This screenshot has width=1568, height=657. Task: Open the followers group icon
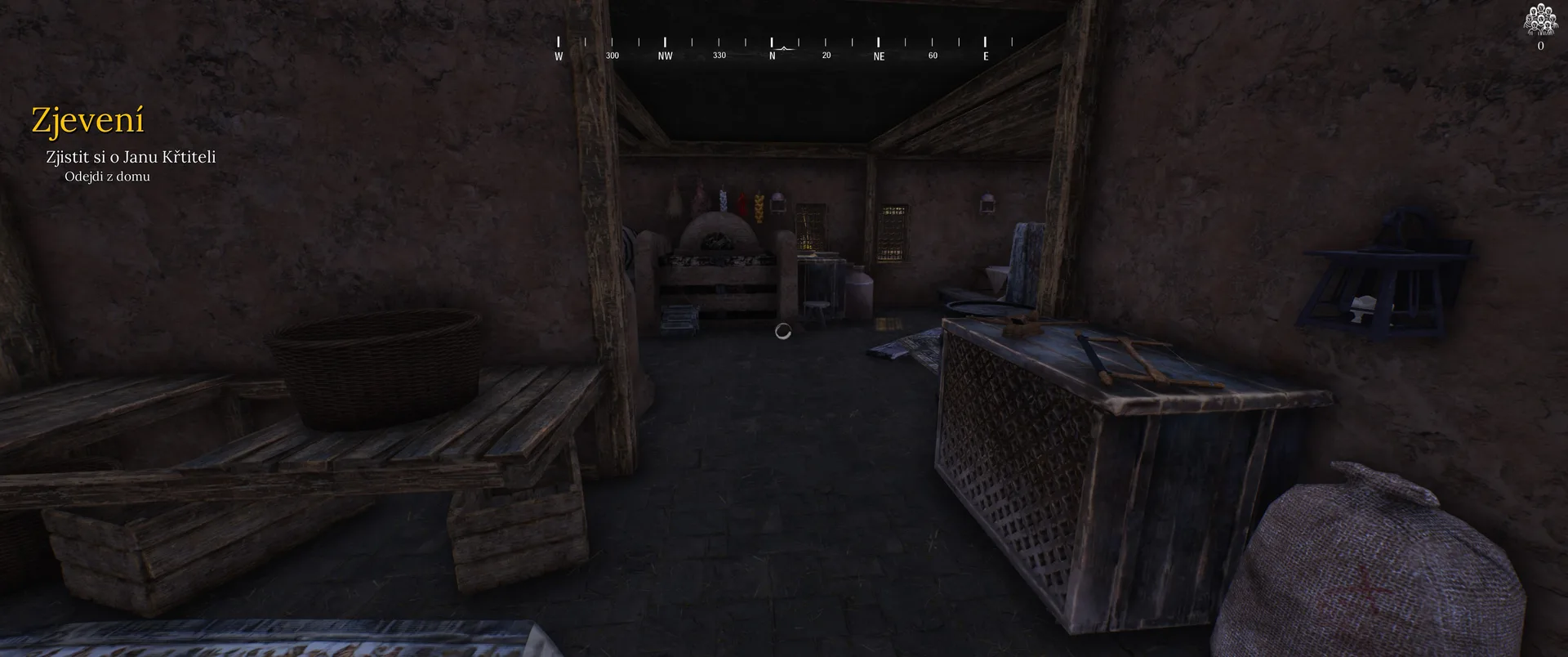[x=1540, y=20]
